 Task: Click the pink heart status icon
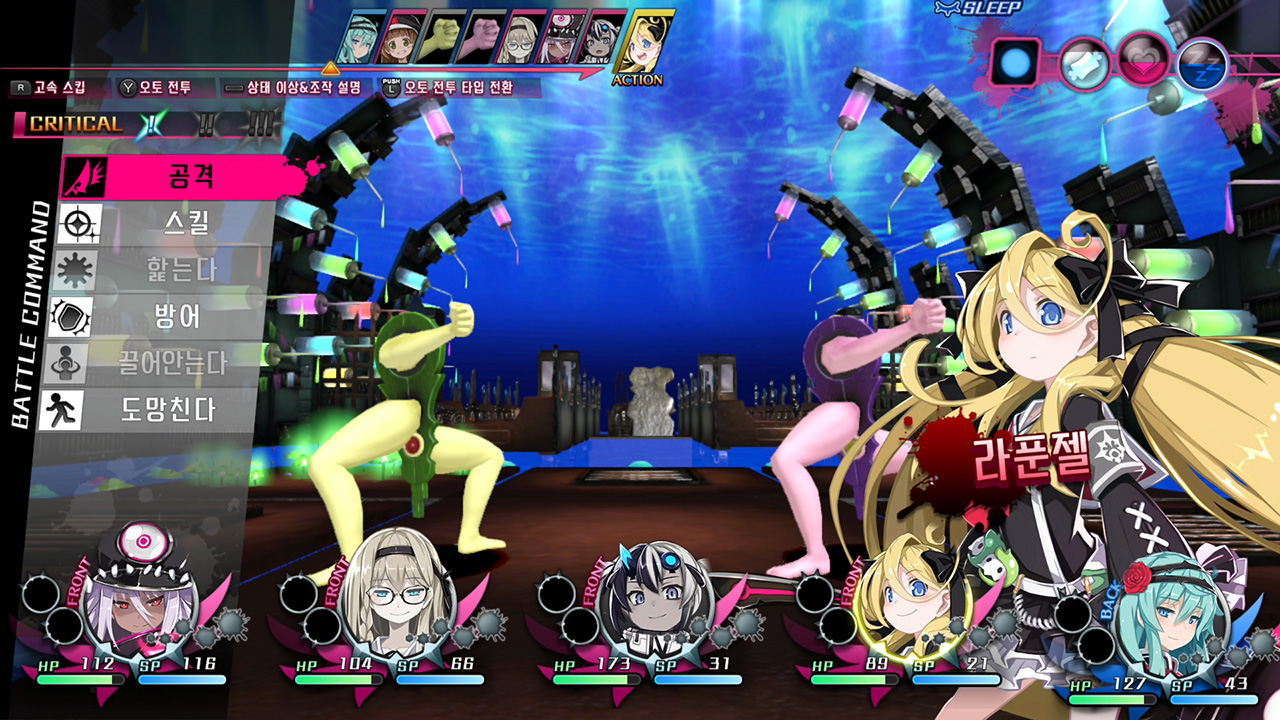[1141, 61]
